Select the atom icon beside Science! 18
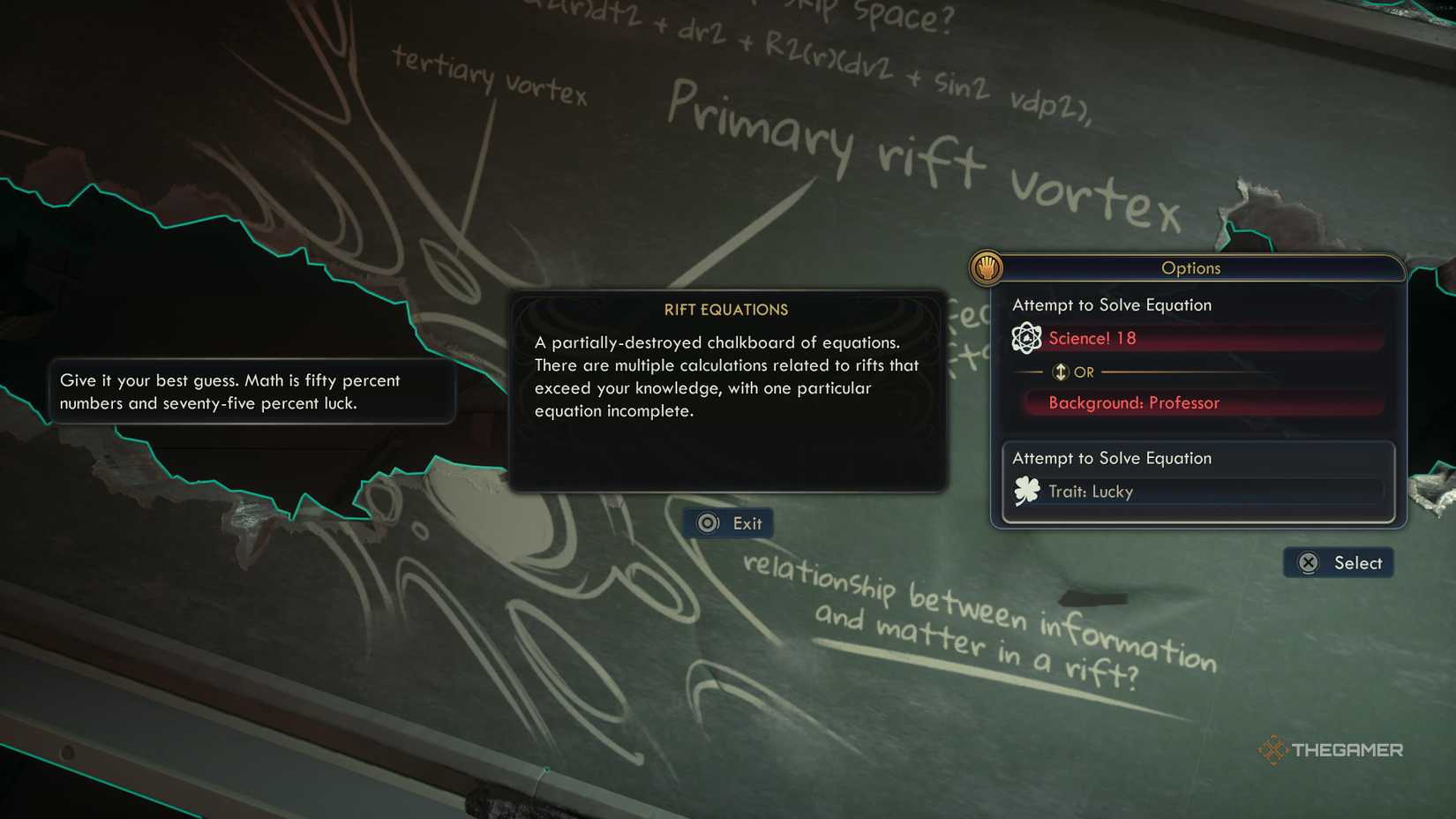 click(1026, 338)
